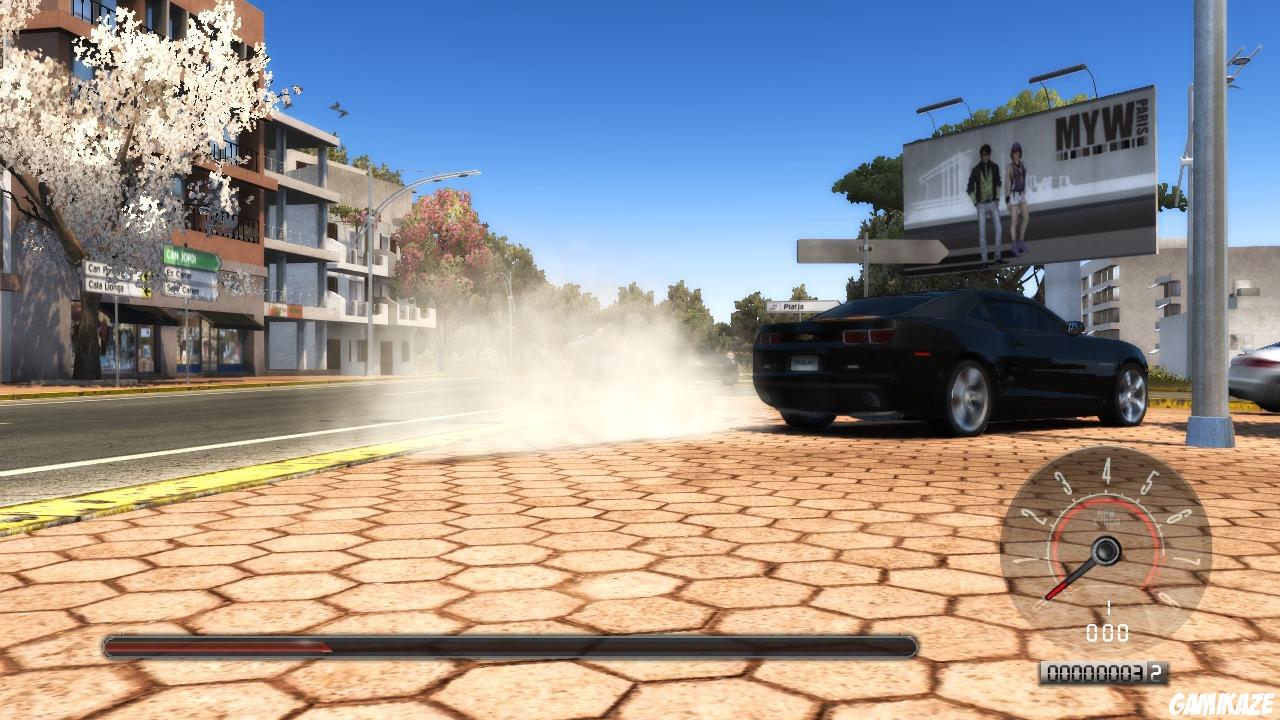1280x720 pixels.
Task: Select the RPM x1000 label inside the gauge
Action: [1107, 517]
